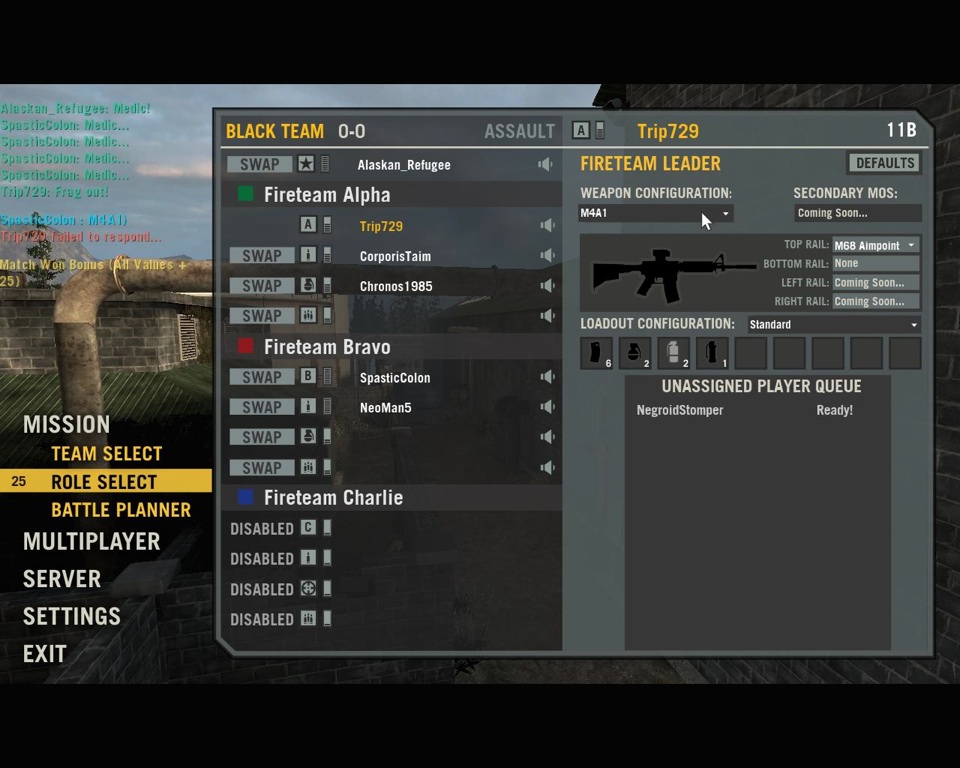
Task: Open the Standard loadout configuration dropdown
Action: [x=832, y=324]
